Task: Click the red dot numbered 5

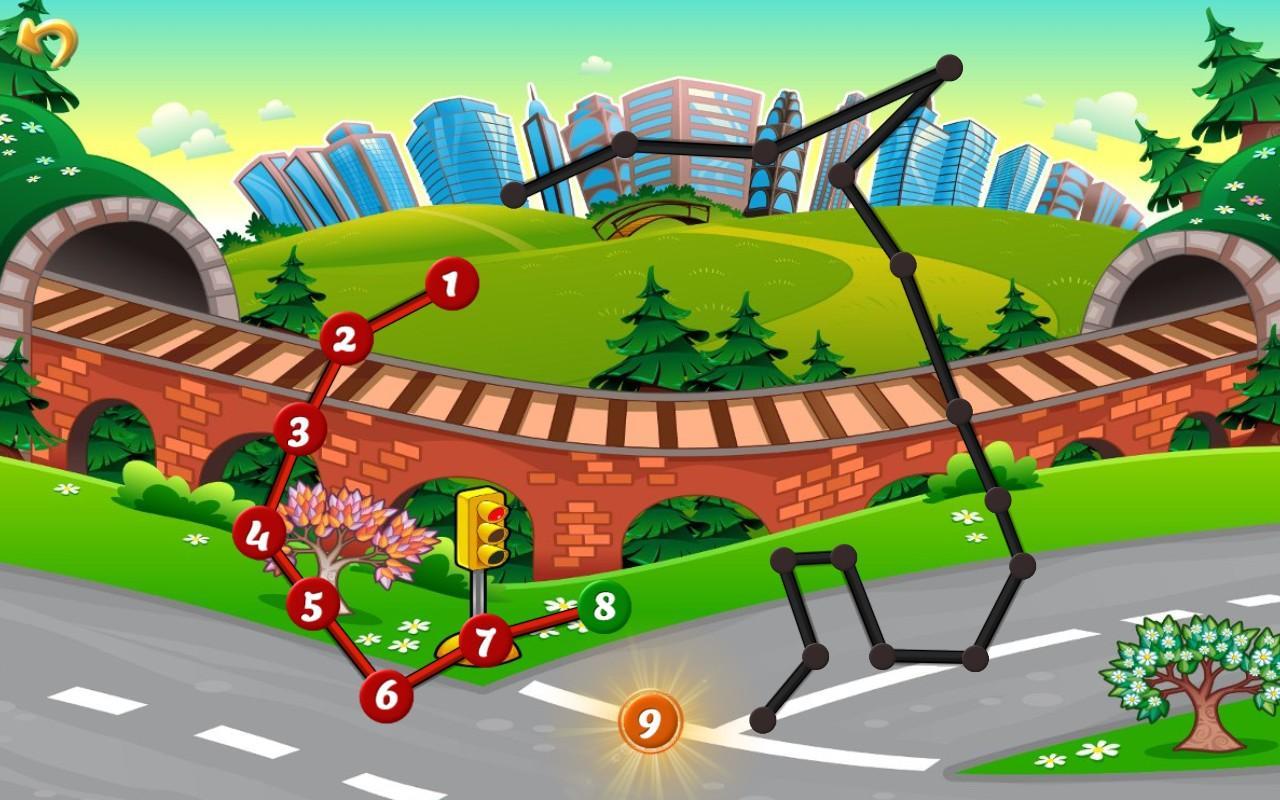Action: (x=313, y=605)
